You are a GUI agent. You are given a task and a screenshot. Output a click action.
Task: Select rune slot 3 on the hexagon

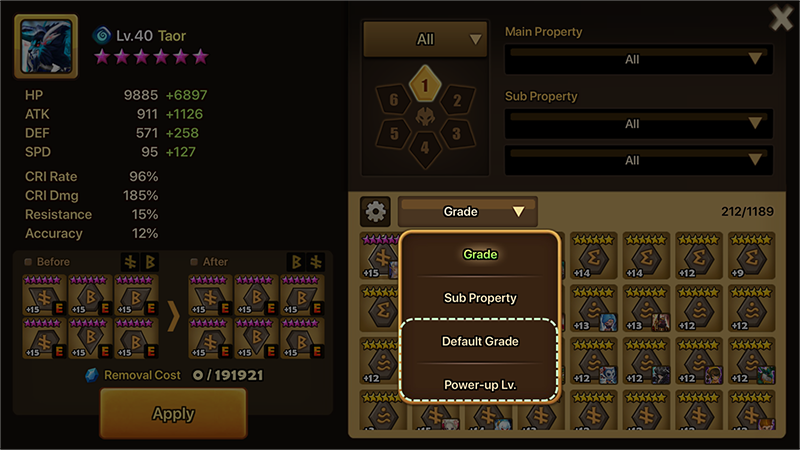click(x=456, y=133)
